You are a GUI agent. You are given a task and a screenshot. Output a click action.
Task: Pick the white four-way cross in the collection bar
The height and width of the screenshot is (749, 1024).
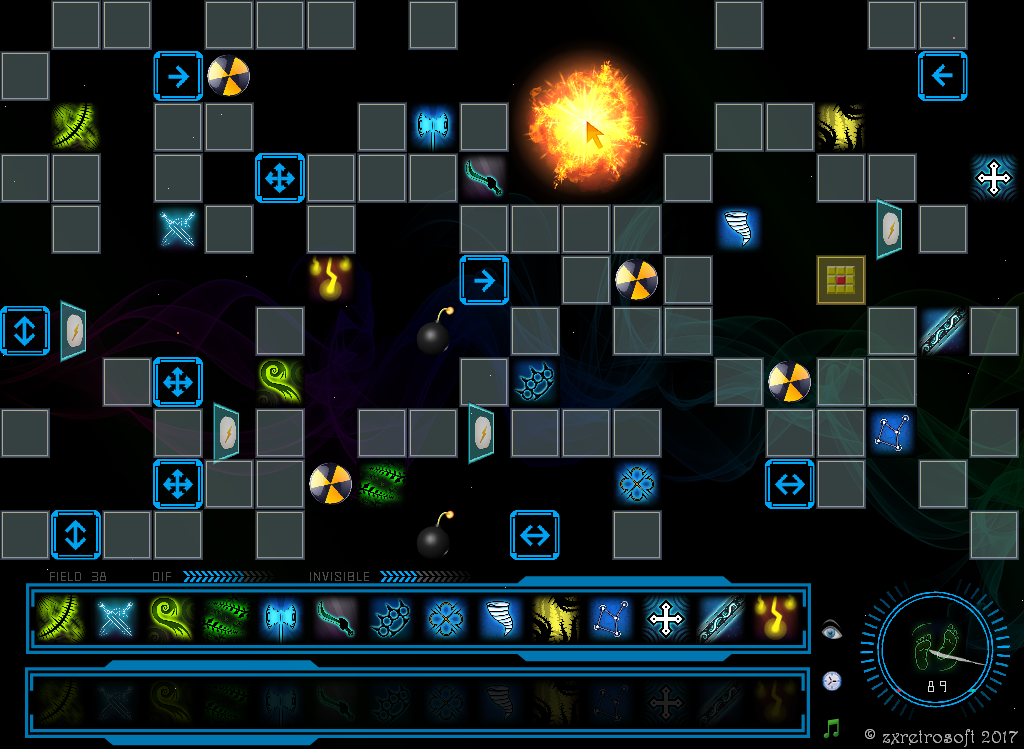pyautogui.click(x=666, y=619)
